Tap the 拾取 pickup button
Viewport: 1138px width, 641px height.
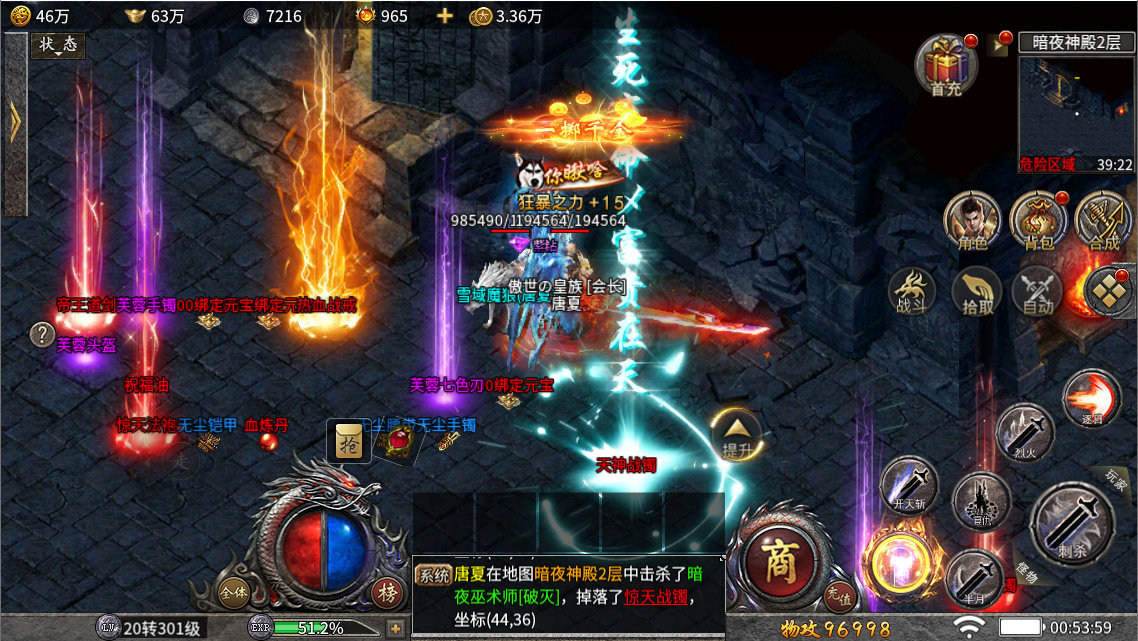tap(977, 292)
